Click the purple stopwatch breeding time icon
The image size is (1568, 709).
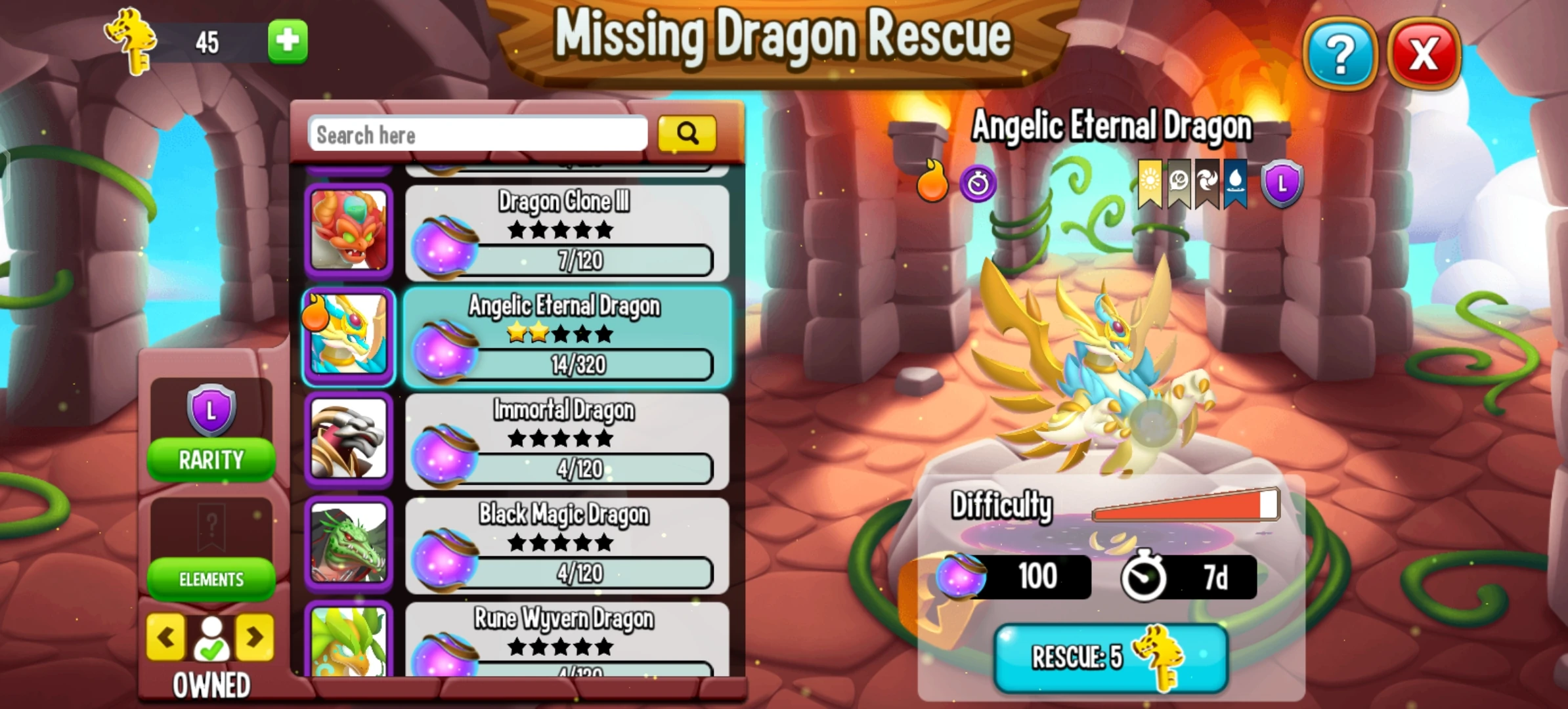[978, 184]
